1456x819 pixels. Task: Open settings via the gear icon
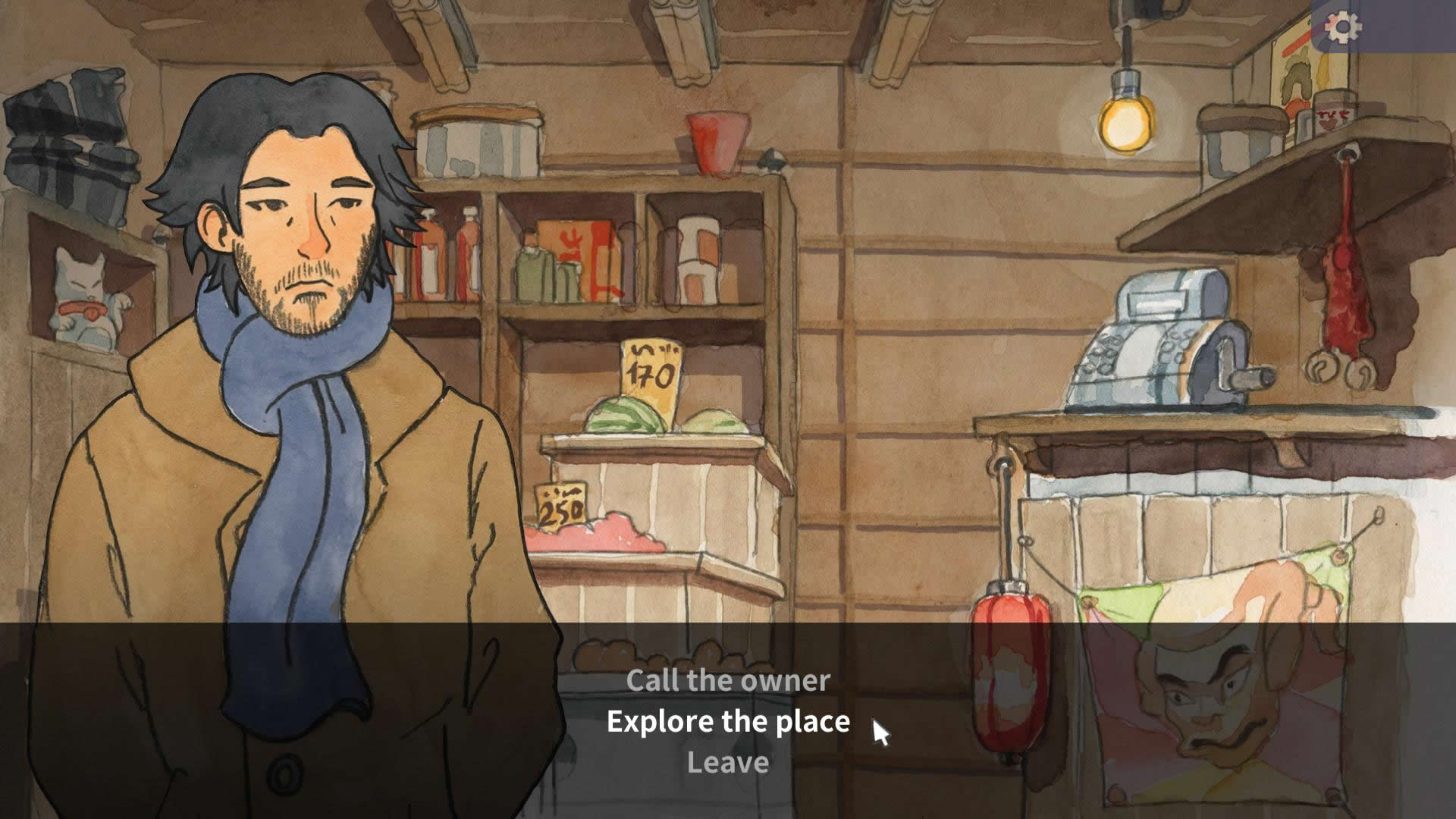tap(1344, 28)
